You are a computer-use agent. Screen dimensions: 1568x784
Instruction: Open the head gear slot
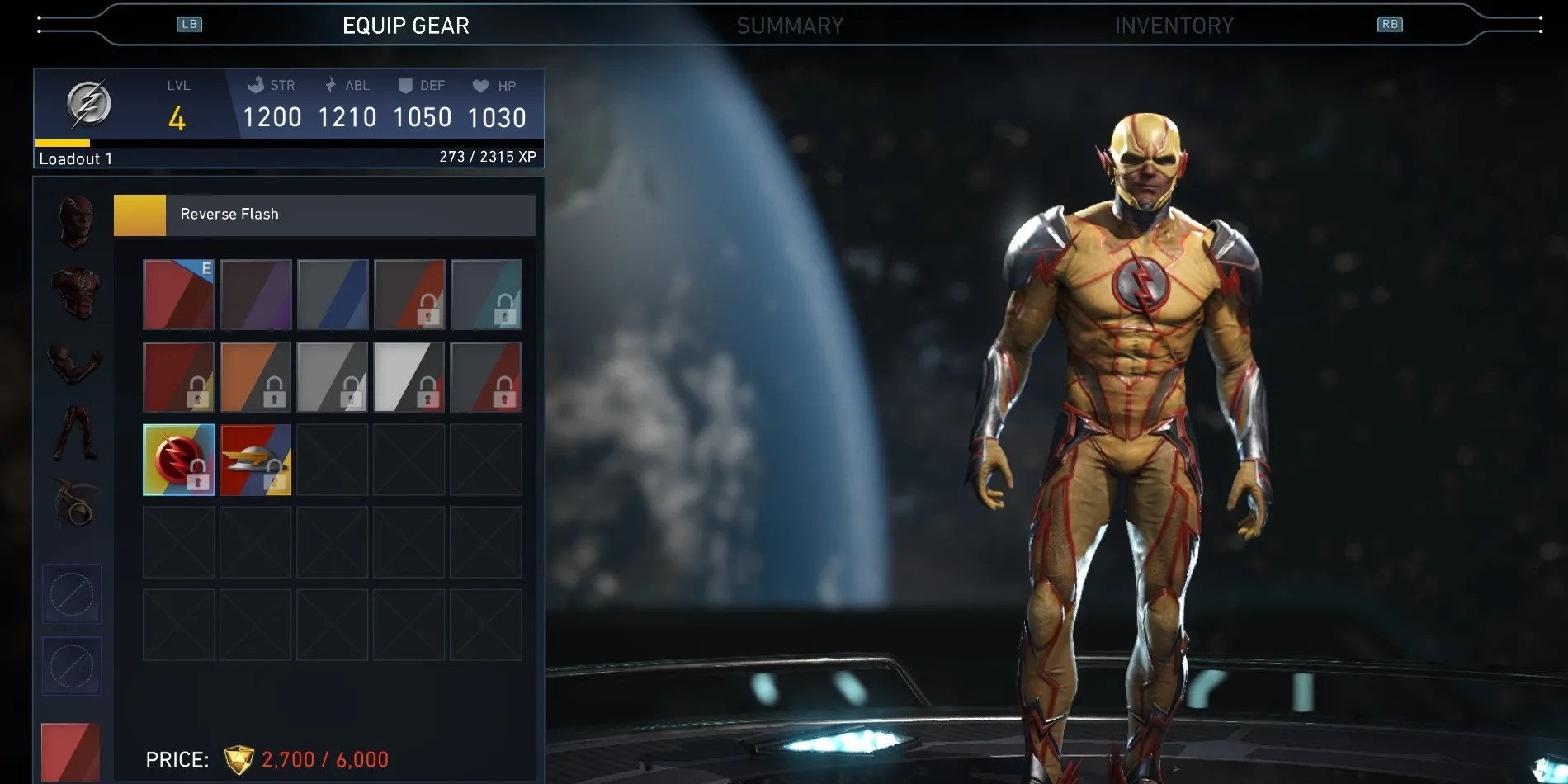point(75,221)
